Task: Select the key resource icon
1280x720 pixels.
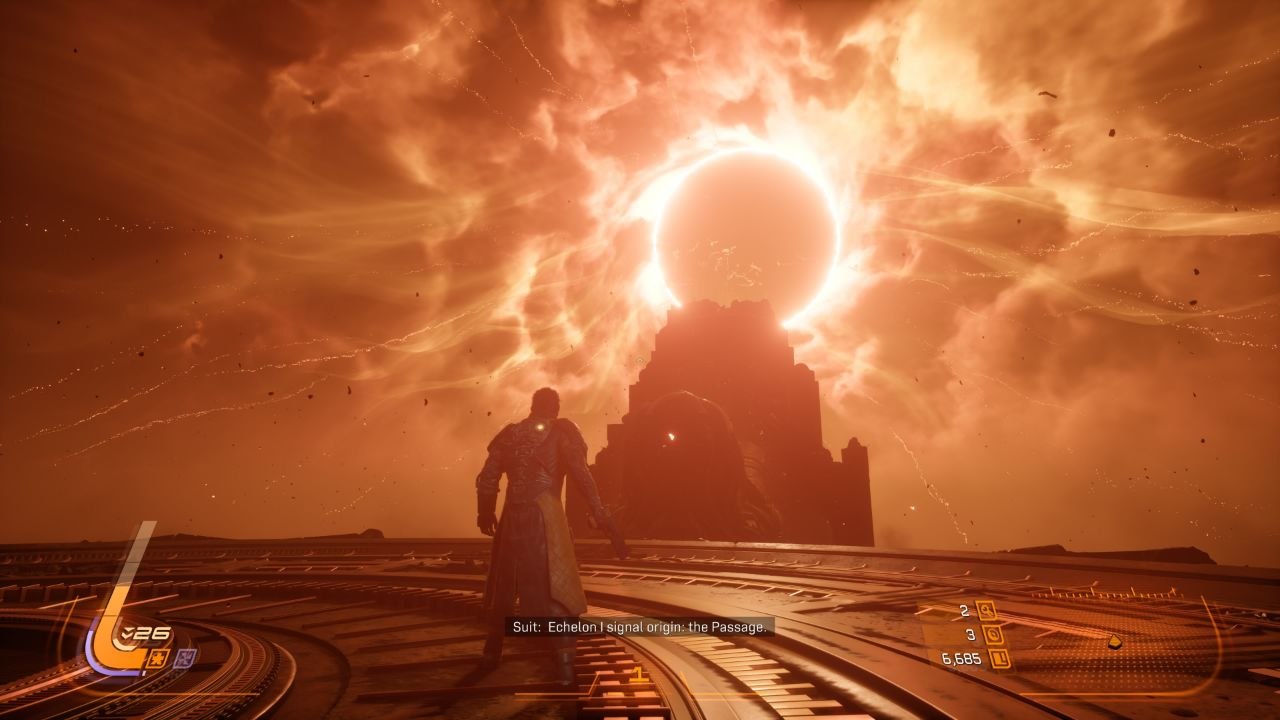Action: pyautogui.click(x=985, y=610)
